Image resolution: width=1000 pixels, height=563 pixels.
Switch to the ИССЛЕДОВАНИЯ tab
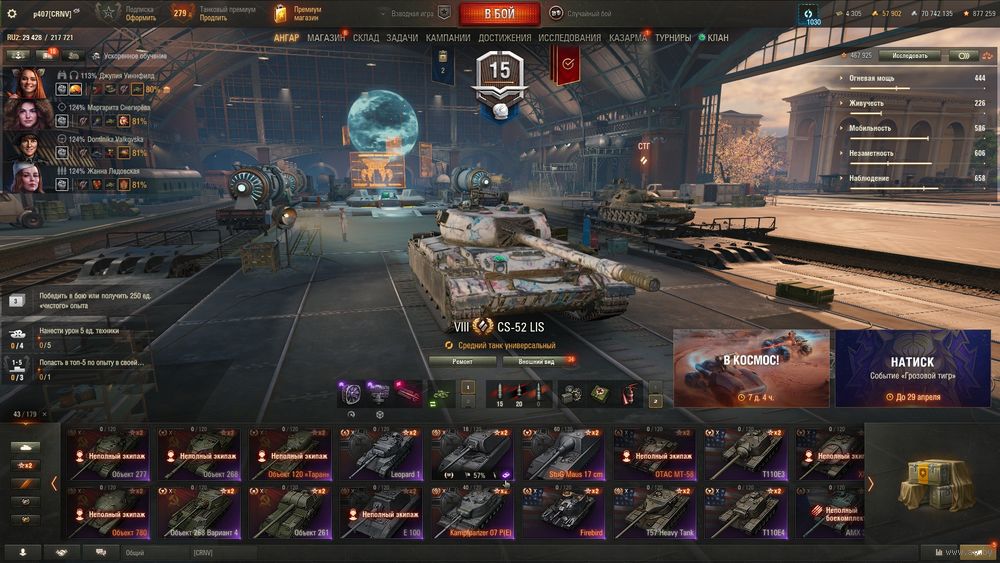[570, 38]
